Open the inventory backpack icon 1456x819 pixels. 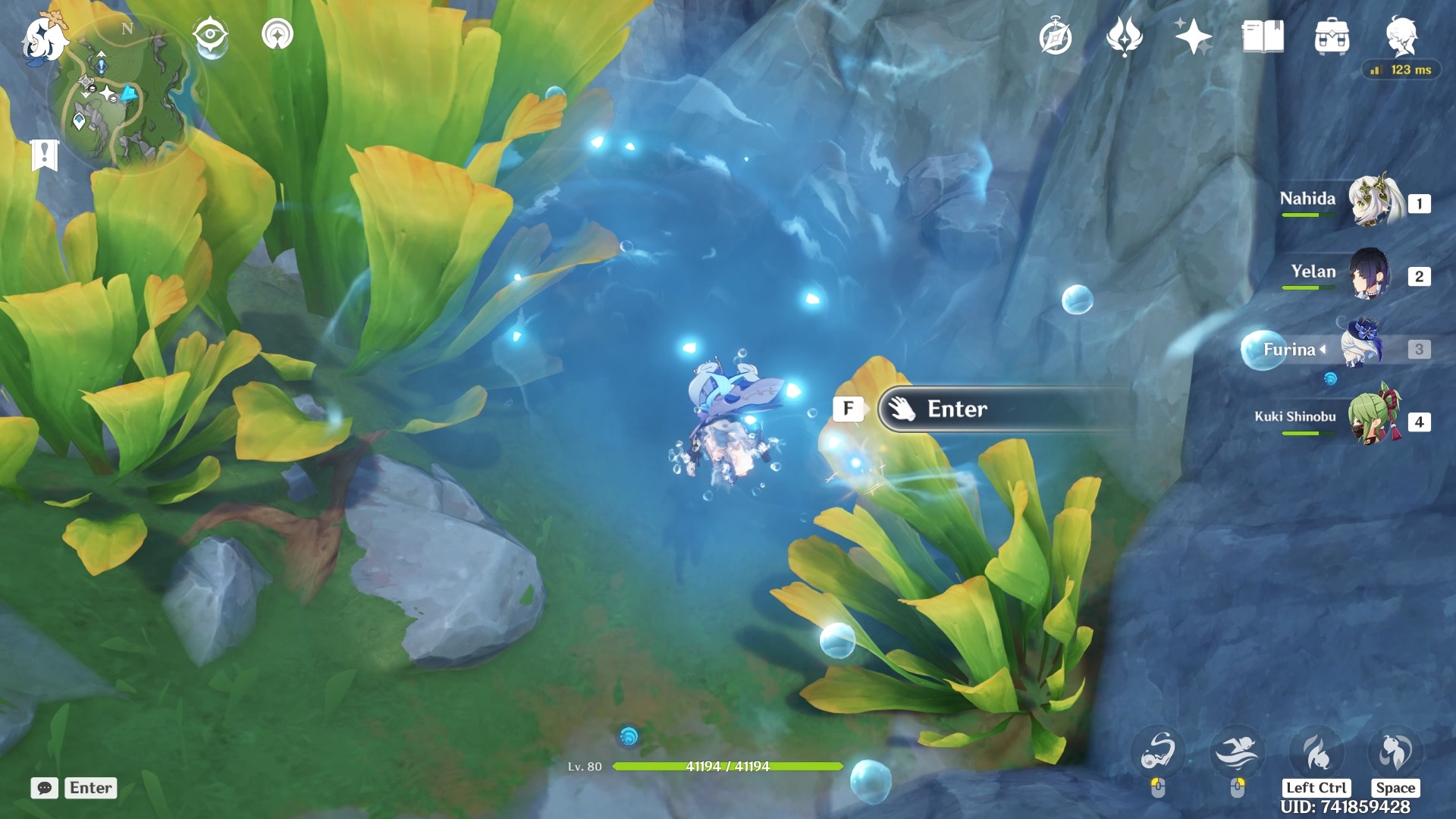click(1332, 36)
